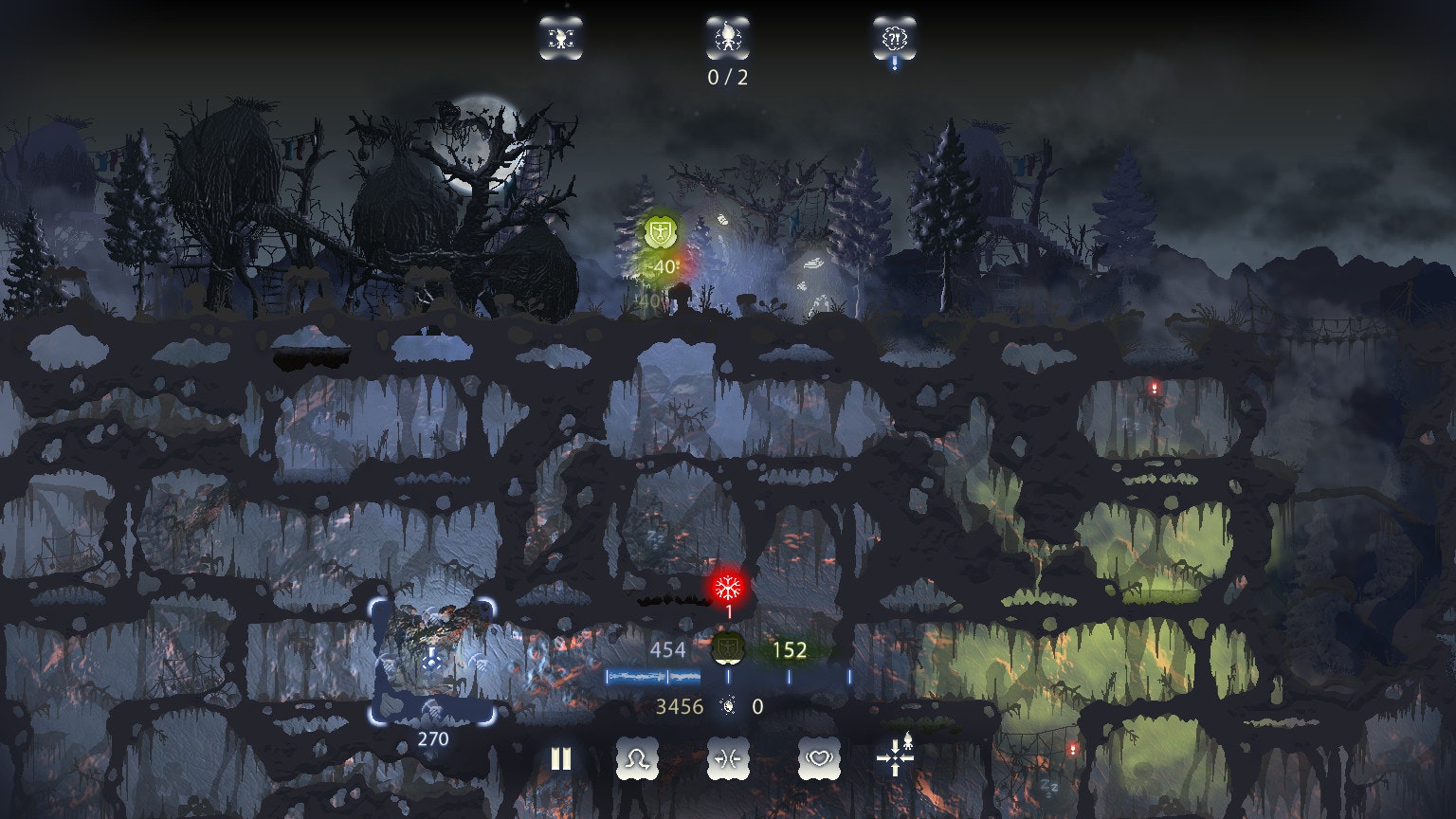Click the golden shield medallion above the HUD bar
Viewport: 1456px width, 819px height.
coord(727,651)
